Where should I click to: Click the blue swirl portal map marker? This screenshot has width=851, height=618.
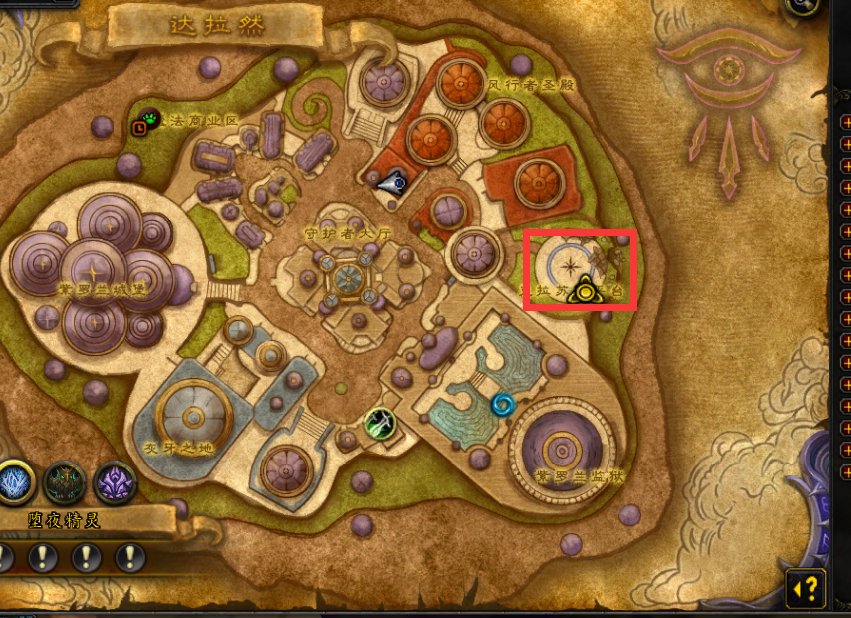[502, 405]
